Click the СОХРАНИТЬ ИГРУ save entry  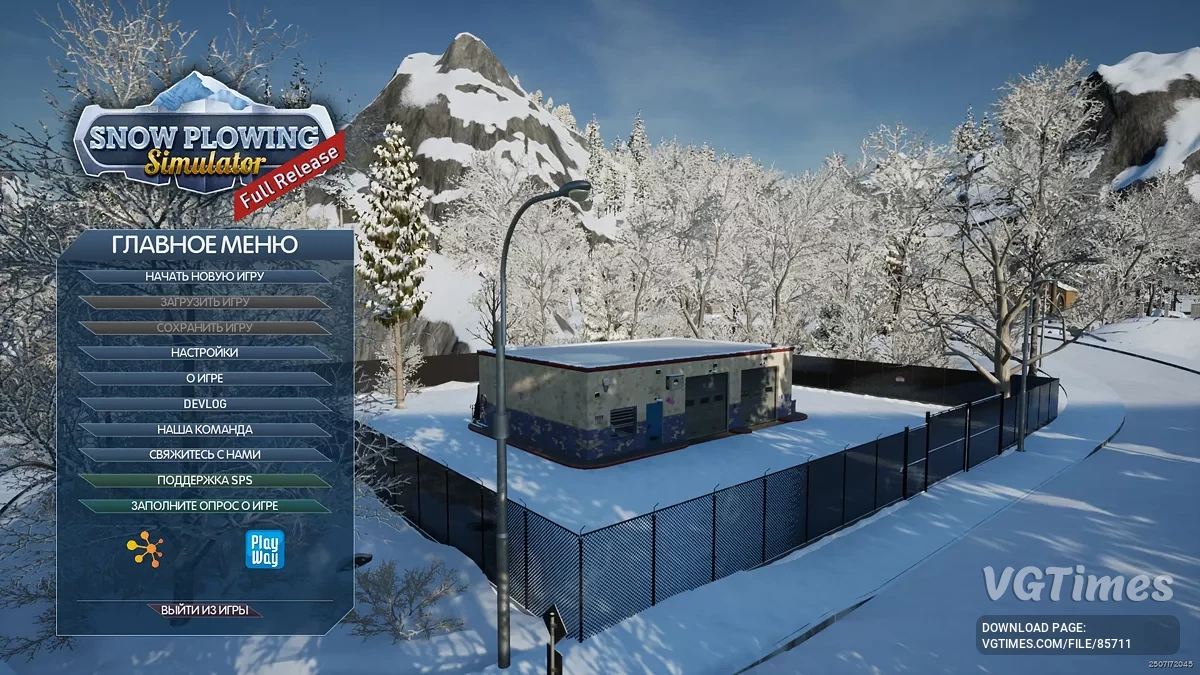[204, 327]
